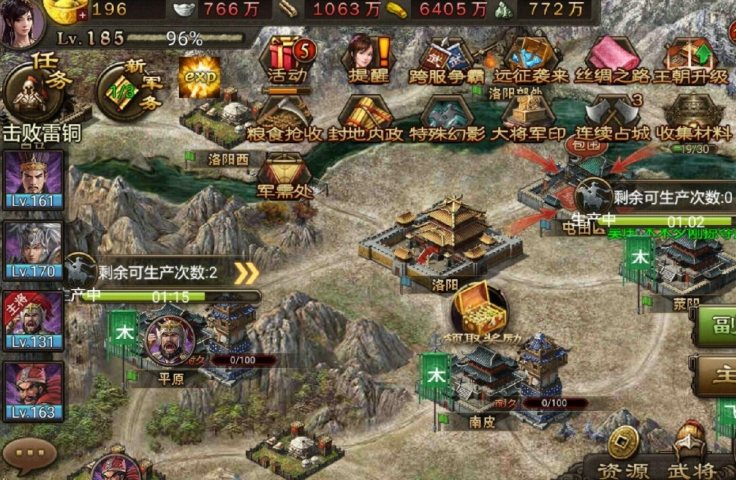Open the chat speech bubble button
The image size is (736, 480).
click(x=28, y=456)
